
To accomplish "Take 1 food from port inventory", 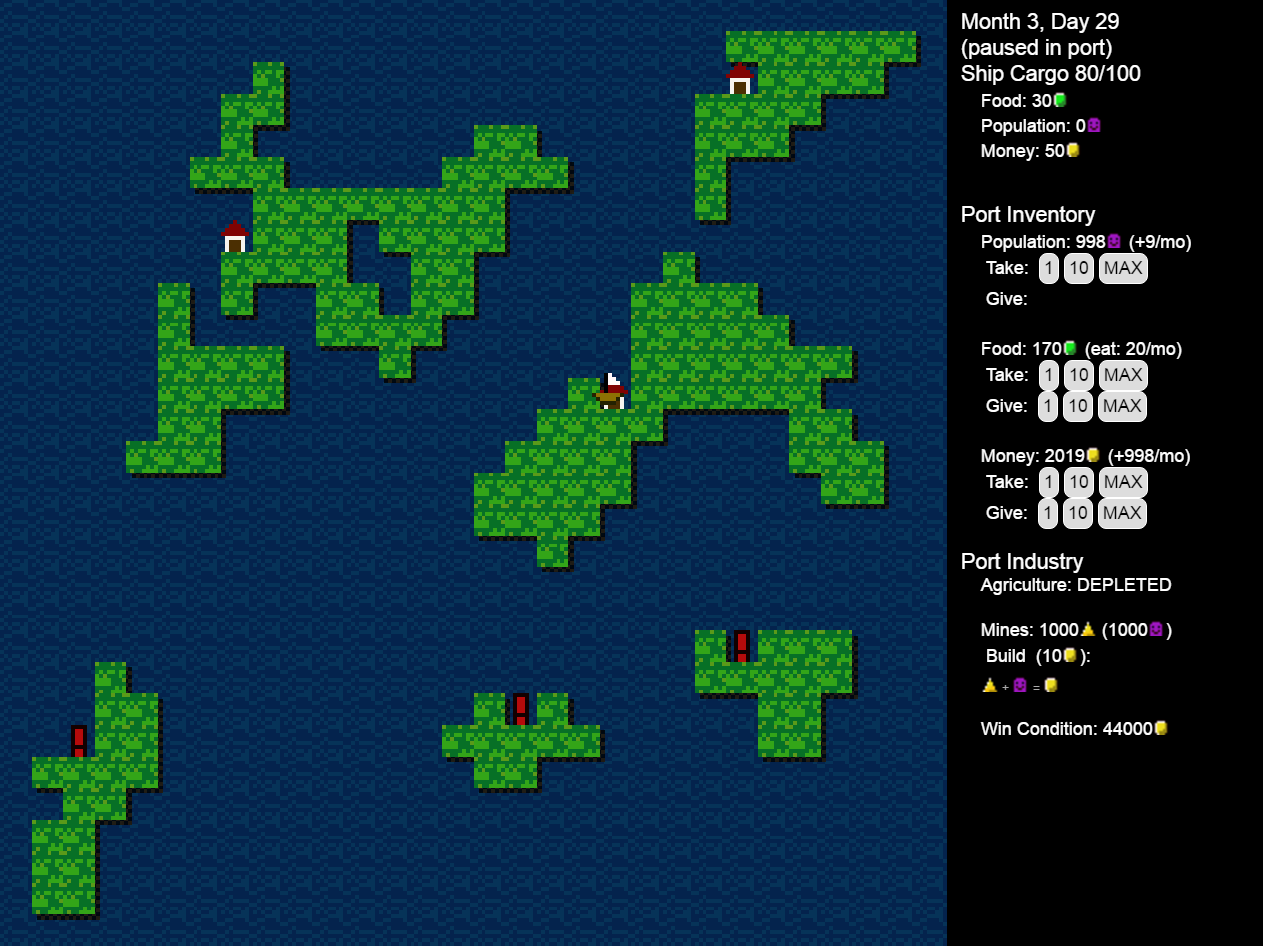I will [1048, 375].
